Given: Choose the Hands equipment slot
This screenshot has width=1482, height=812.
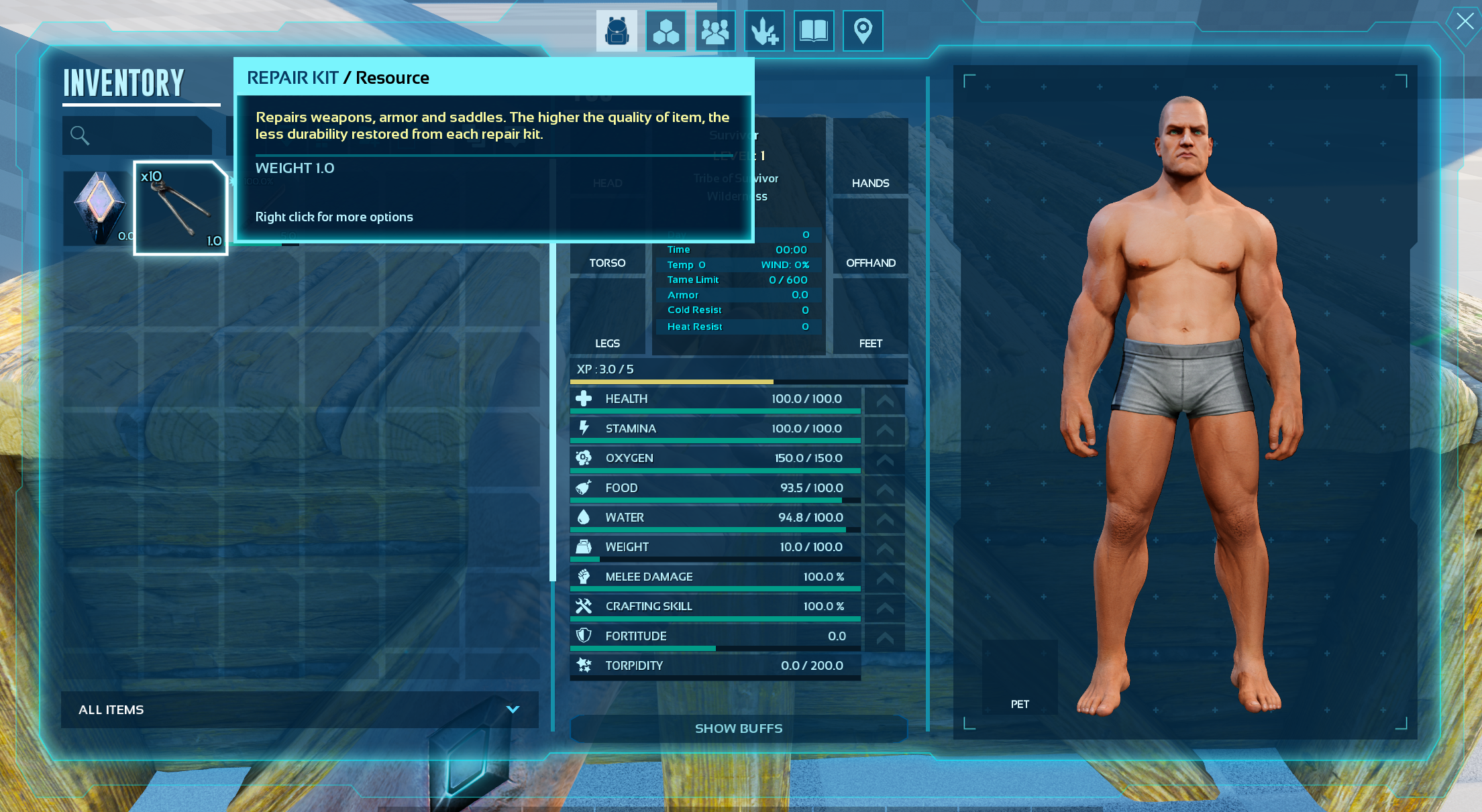Looking at the screenshot, I should pos(870,157).
